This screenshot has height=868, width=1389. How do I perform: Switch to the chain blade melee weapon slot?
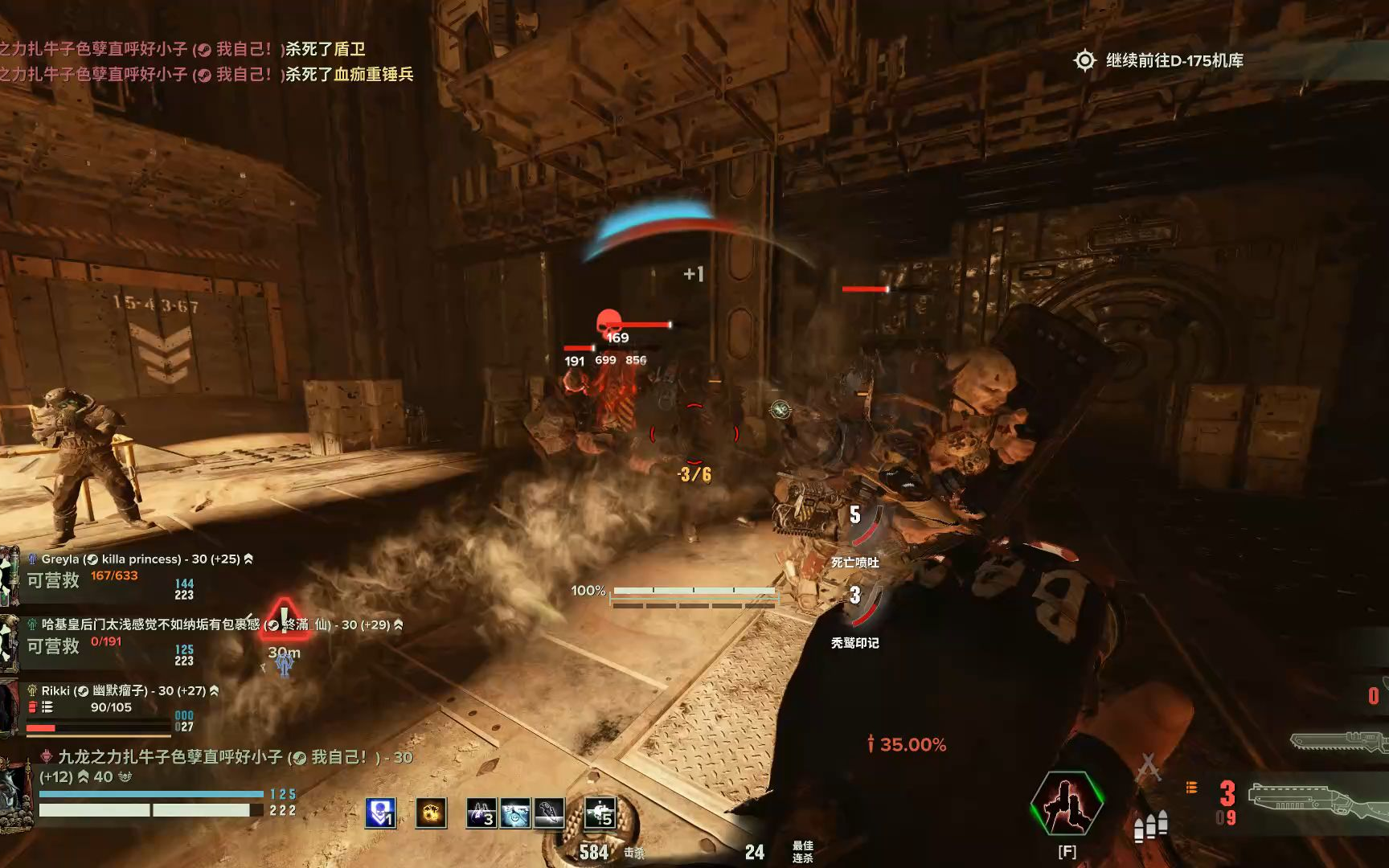(1338, 741)
